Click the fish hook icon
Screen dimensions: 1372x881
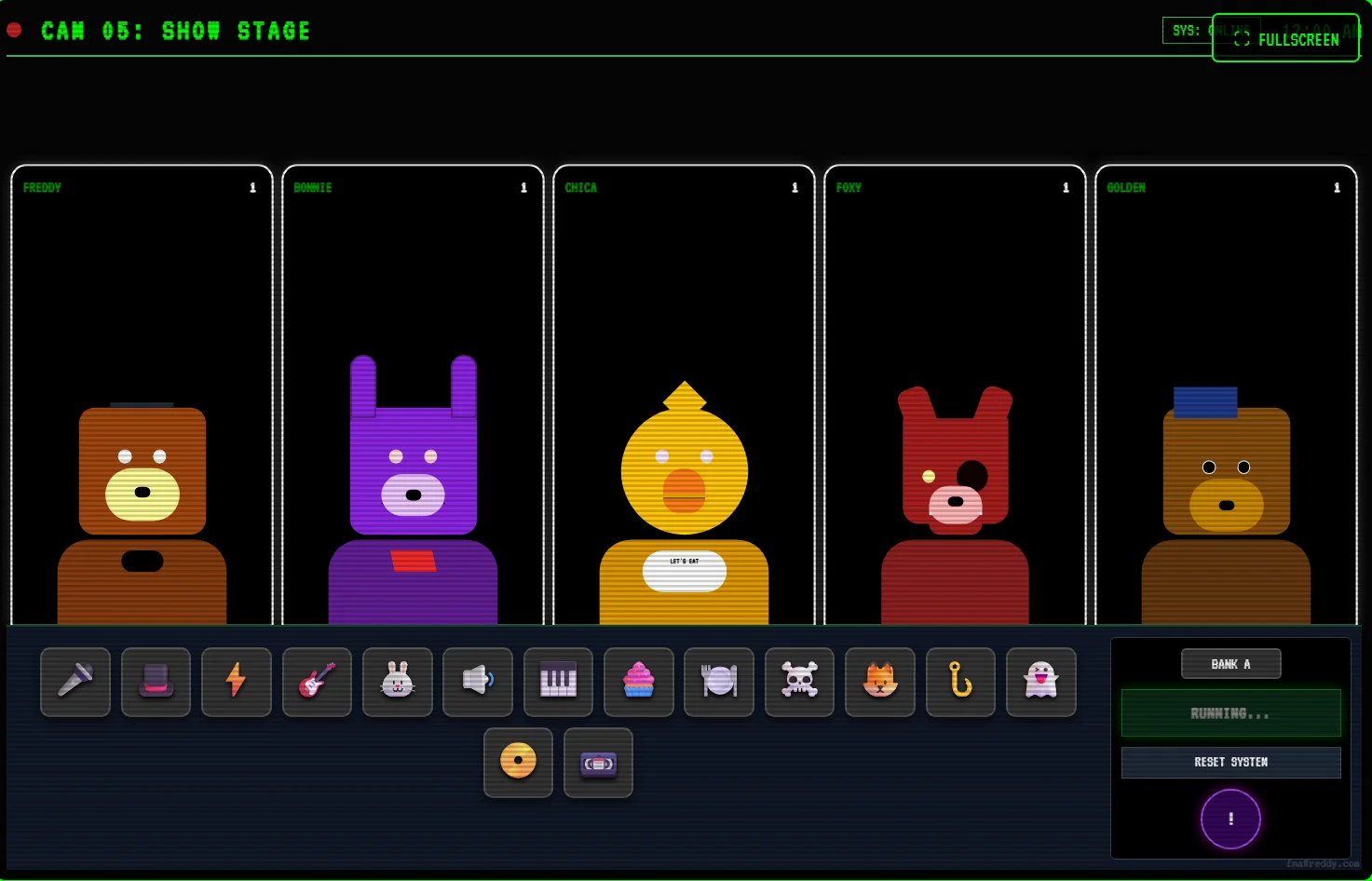(960, 682)
